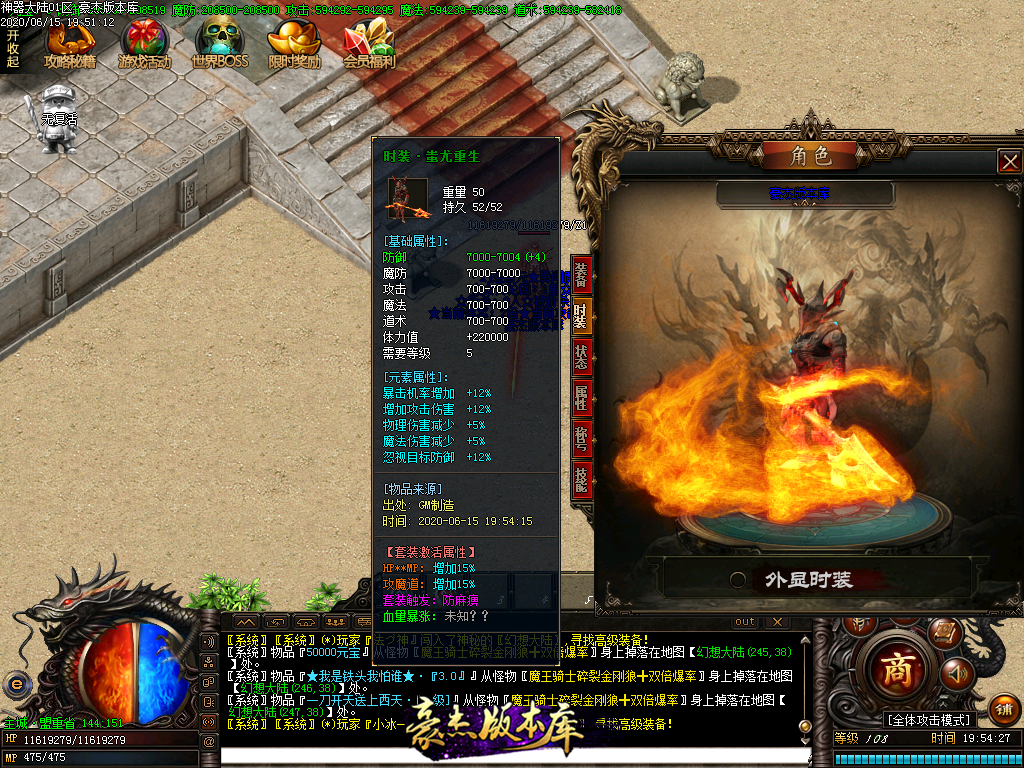Click the blue 'e' round button
Image resolution: width=1024 pixels, height=768 pixels.
[16, 684]
